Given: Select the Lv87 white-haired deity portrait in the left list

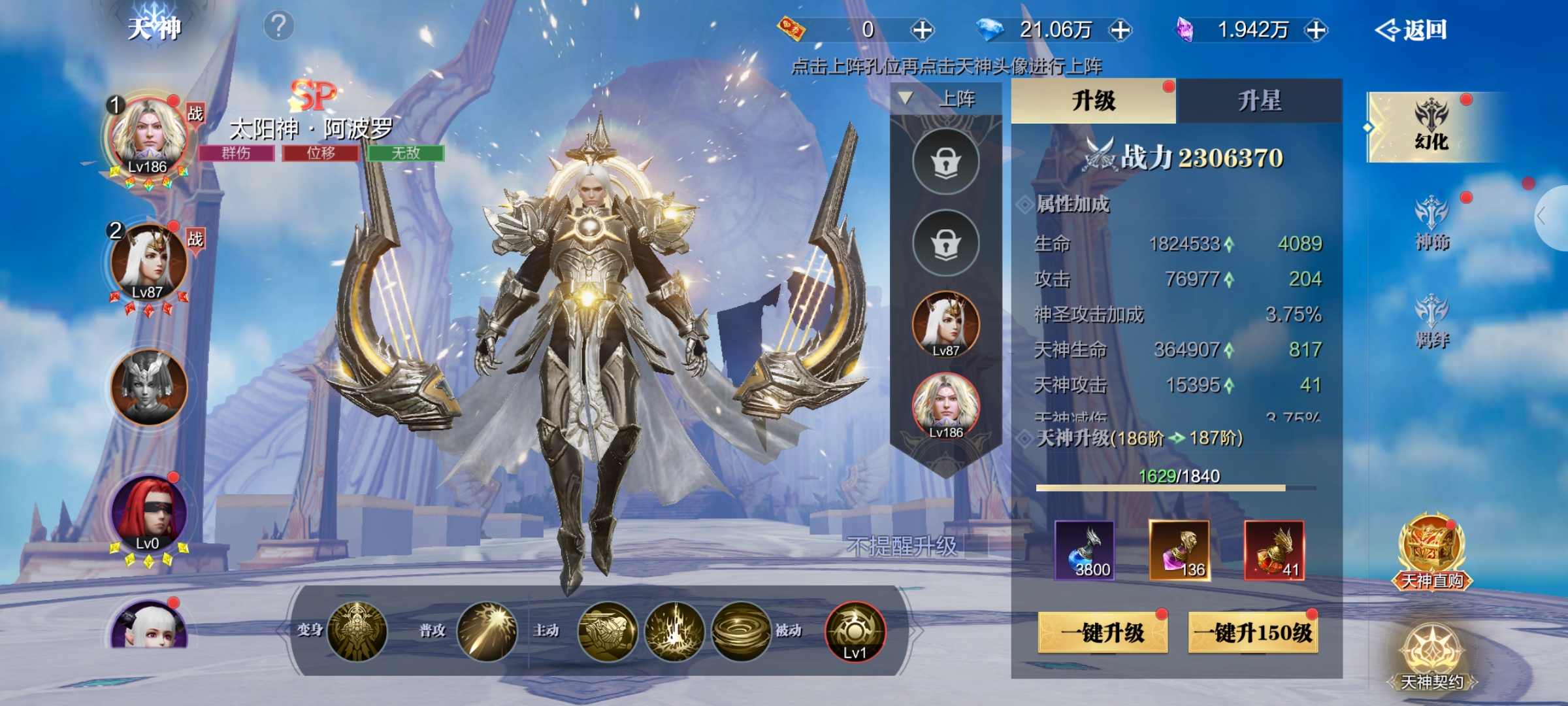Looking at the screenshot, I should 149,263.
